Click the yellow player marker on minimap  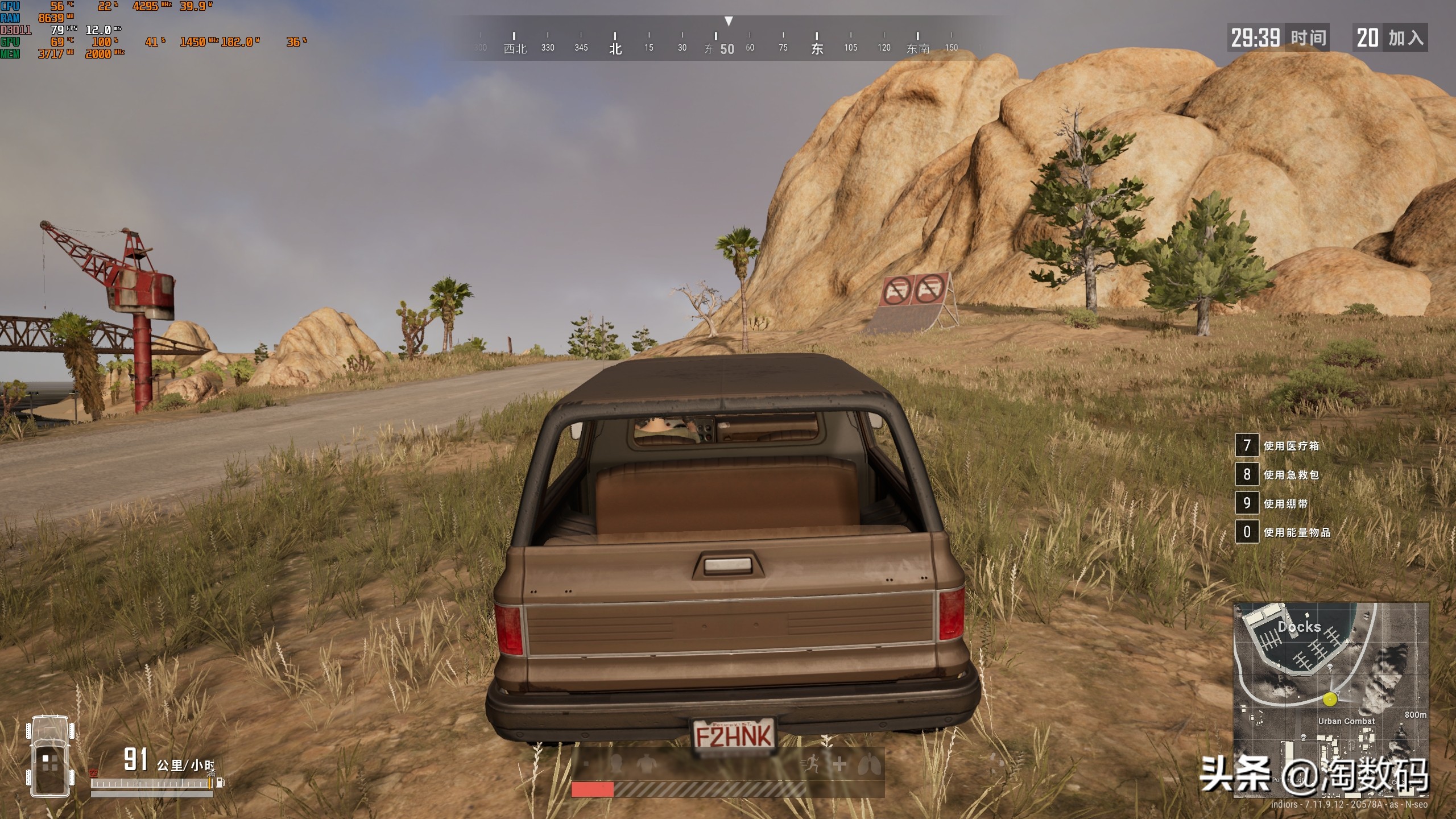click(x=1330, y=699)
